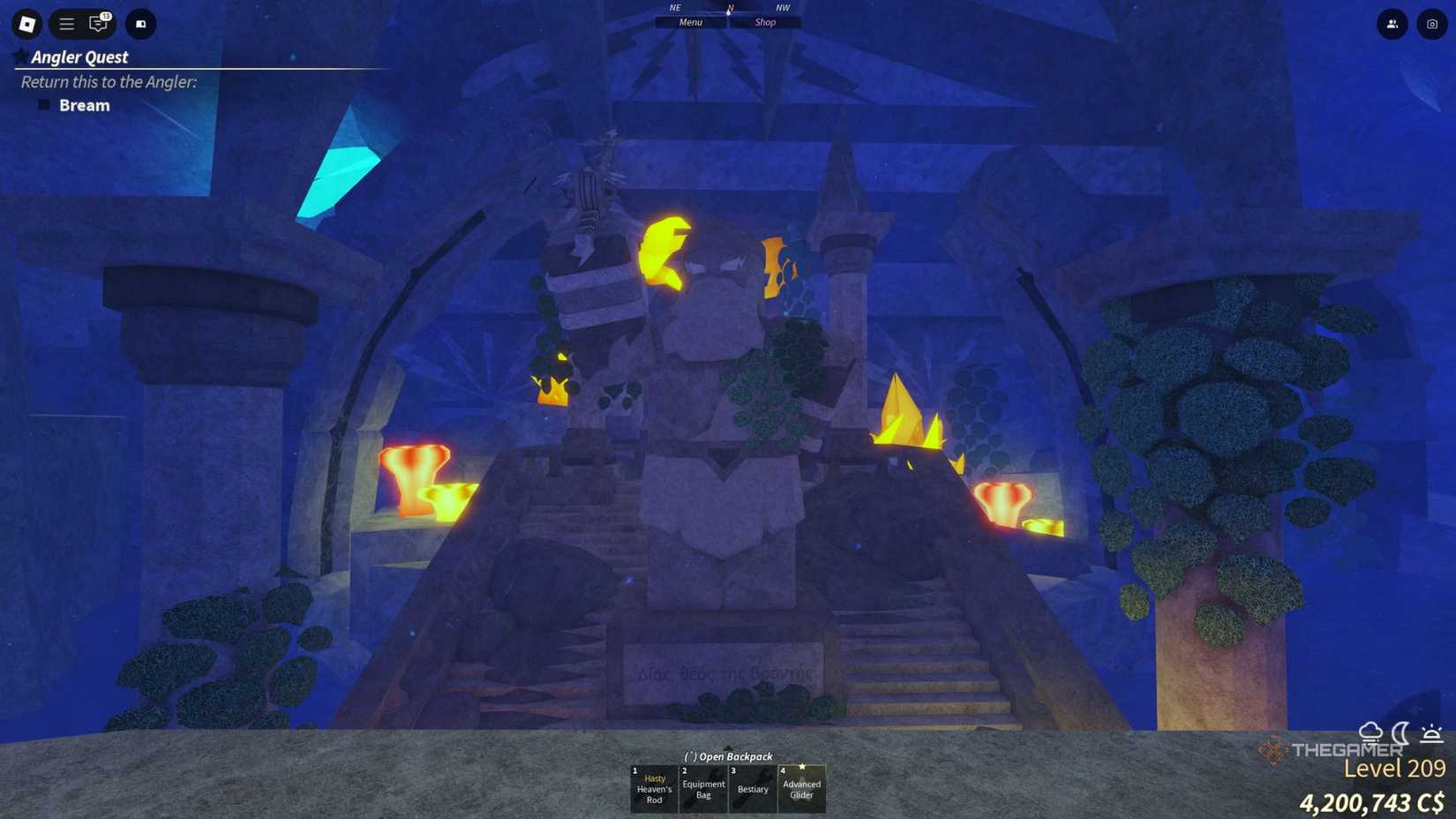Open the hamburger menu icon top-left
Image resolution: width=1456 pixels, height=819 pixels.
tap(66, 24)
